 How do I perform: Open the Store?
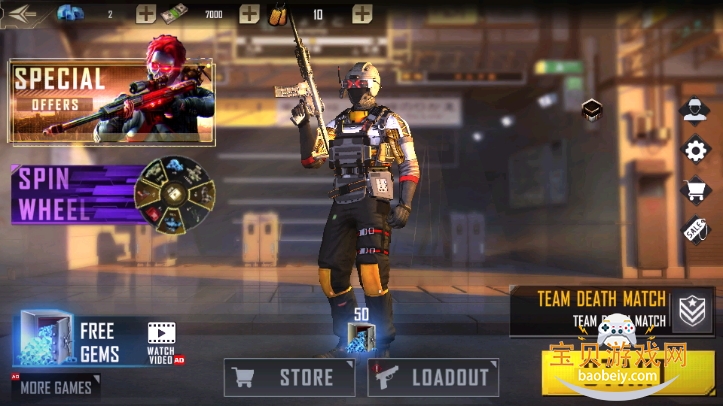point(289,377)
